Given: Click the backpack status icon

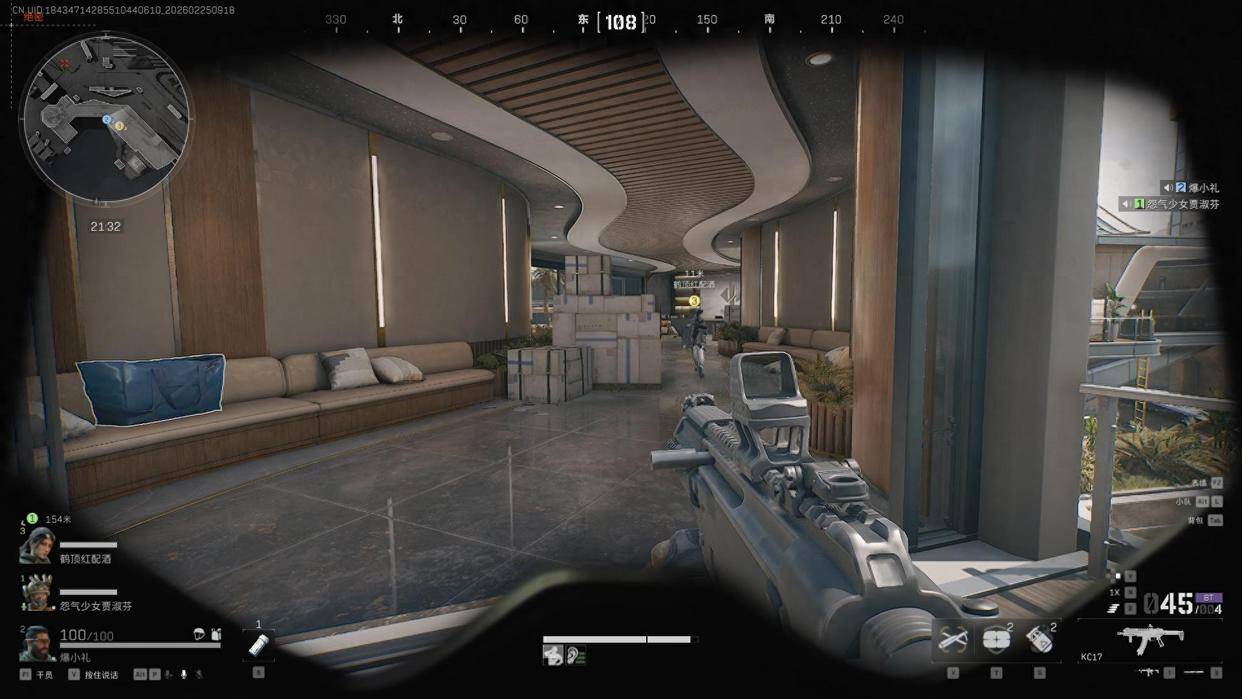Looking at the screenshot, I should click(x=216, y=634).
